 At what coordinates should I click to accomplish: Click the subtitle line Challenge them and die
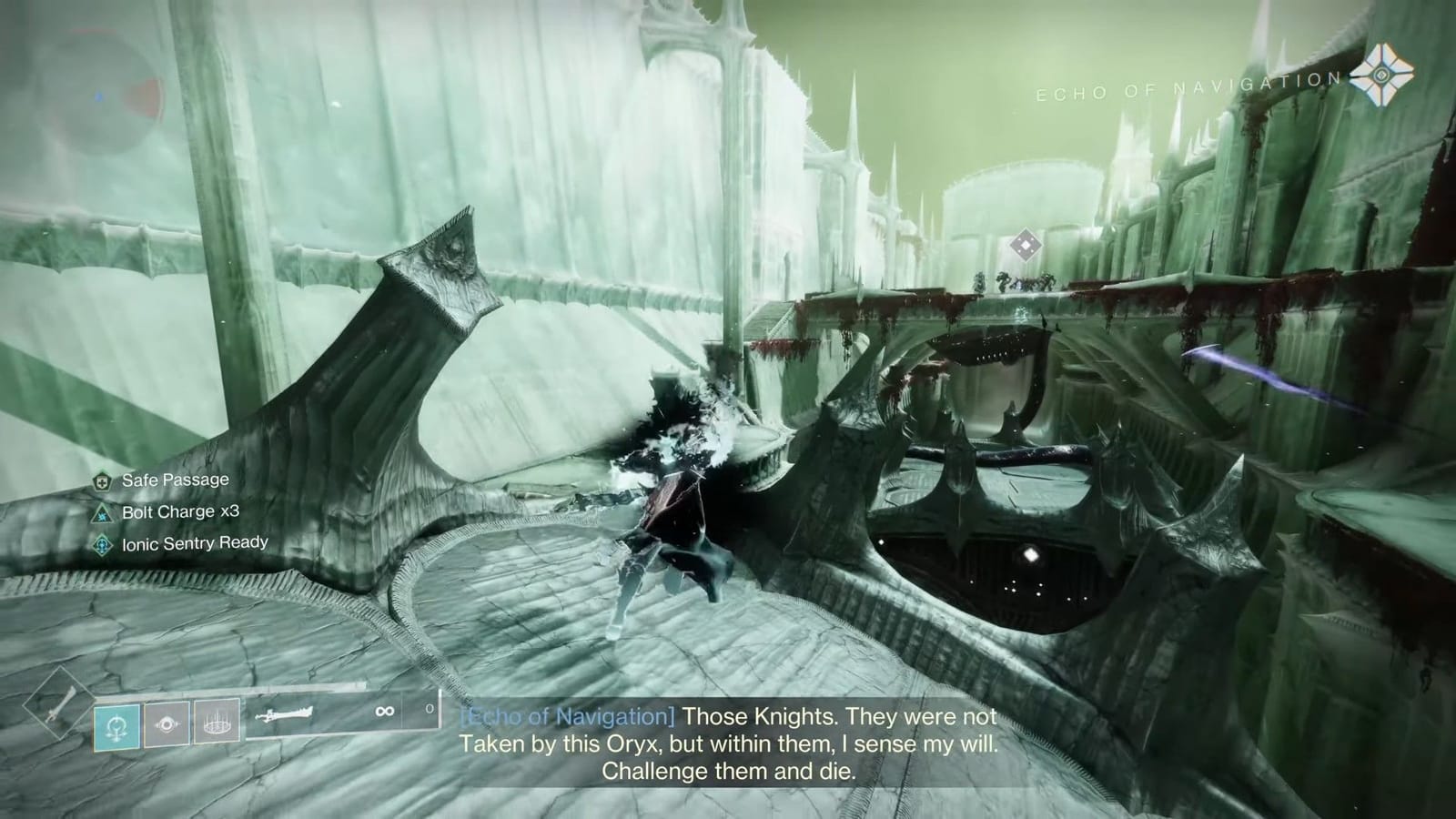click(x=728, y=772)
